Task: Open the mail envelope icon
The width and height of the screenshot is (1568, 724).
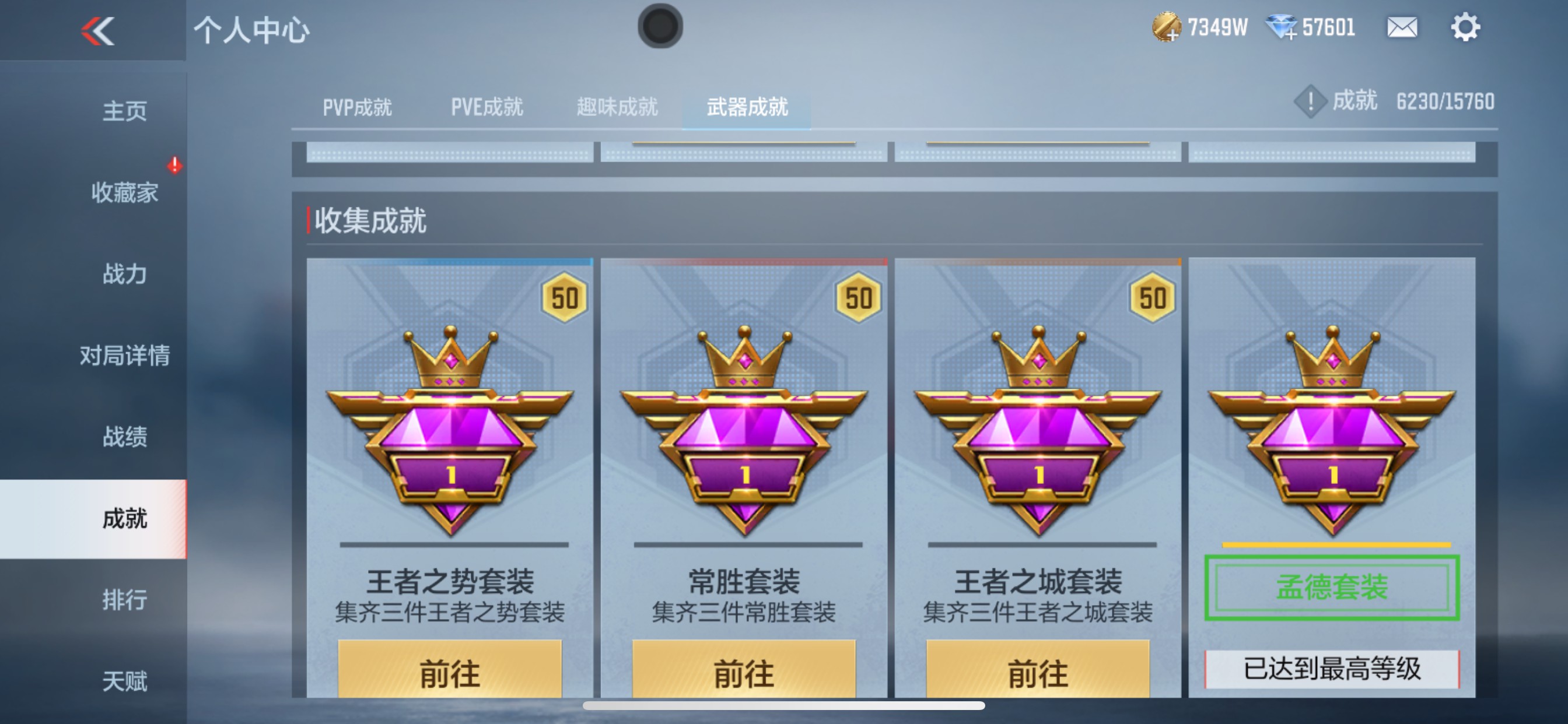Action: 1401,27
